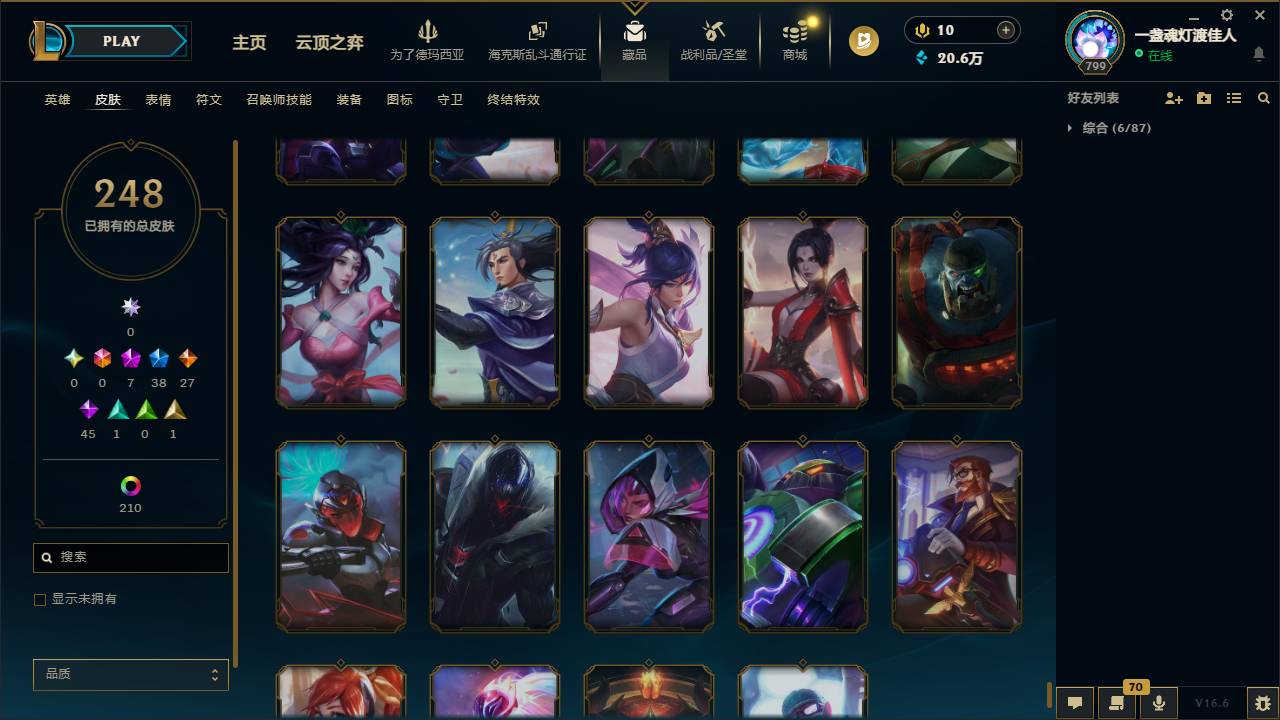
Task: Click the create friend group folder icon
Action: pyautogui.click(x=1202, y=98)
